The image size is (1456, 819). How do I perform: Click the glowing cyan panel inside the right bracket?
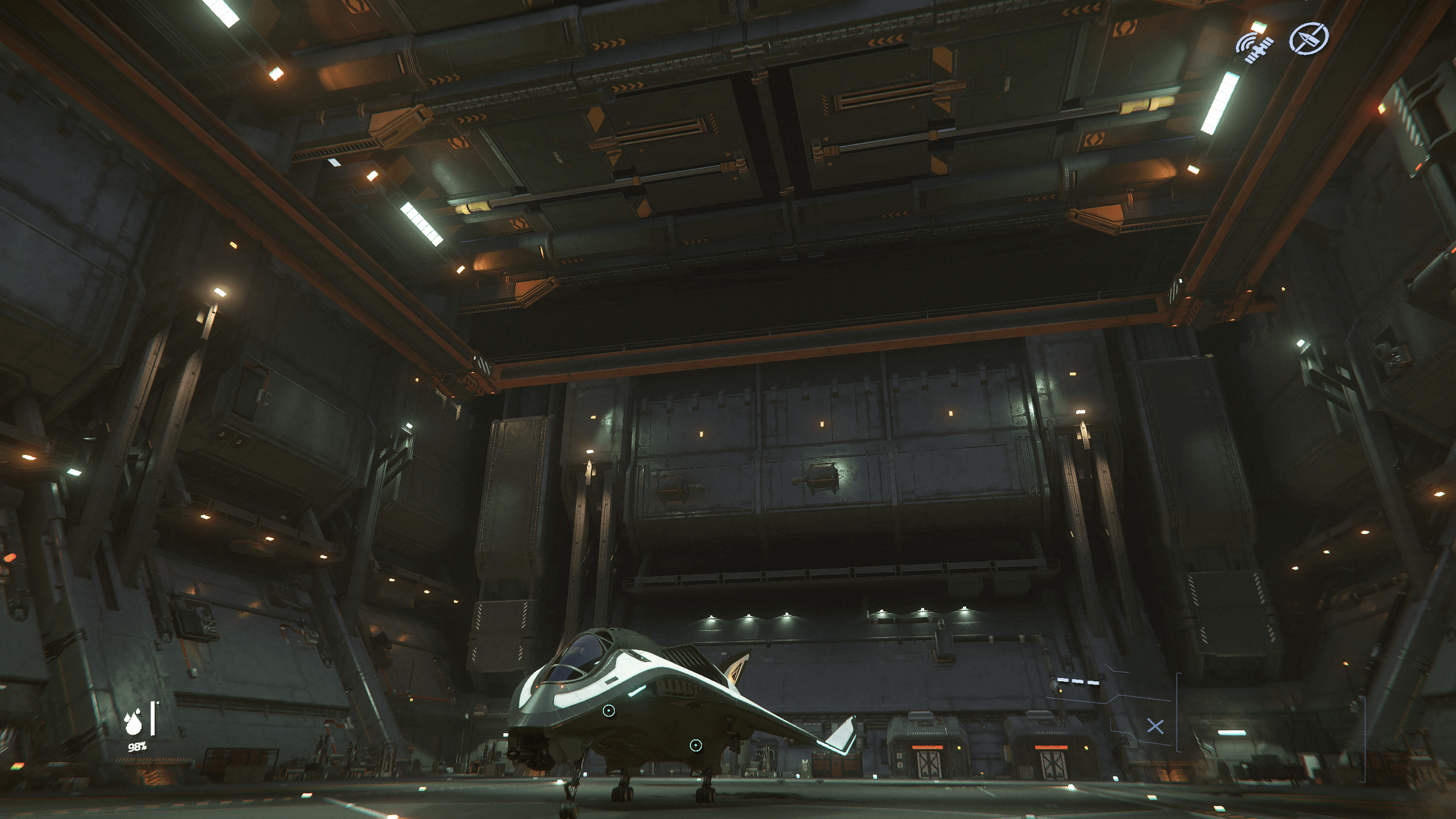(x=1232, y=731)
